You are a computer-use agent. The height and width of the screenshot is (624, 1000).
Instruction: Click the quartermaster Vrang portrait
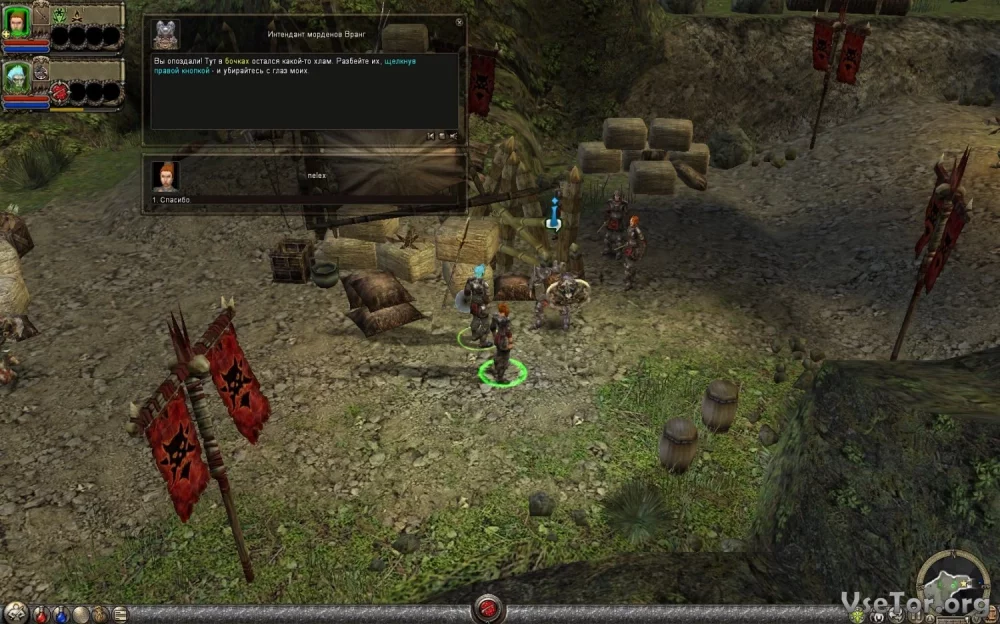[x=166, y=34]
